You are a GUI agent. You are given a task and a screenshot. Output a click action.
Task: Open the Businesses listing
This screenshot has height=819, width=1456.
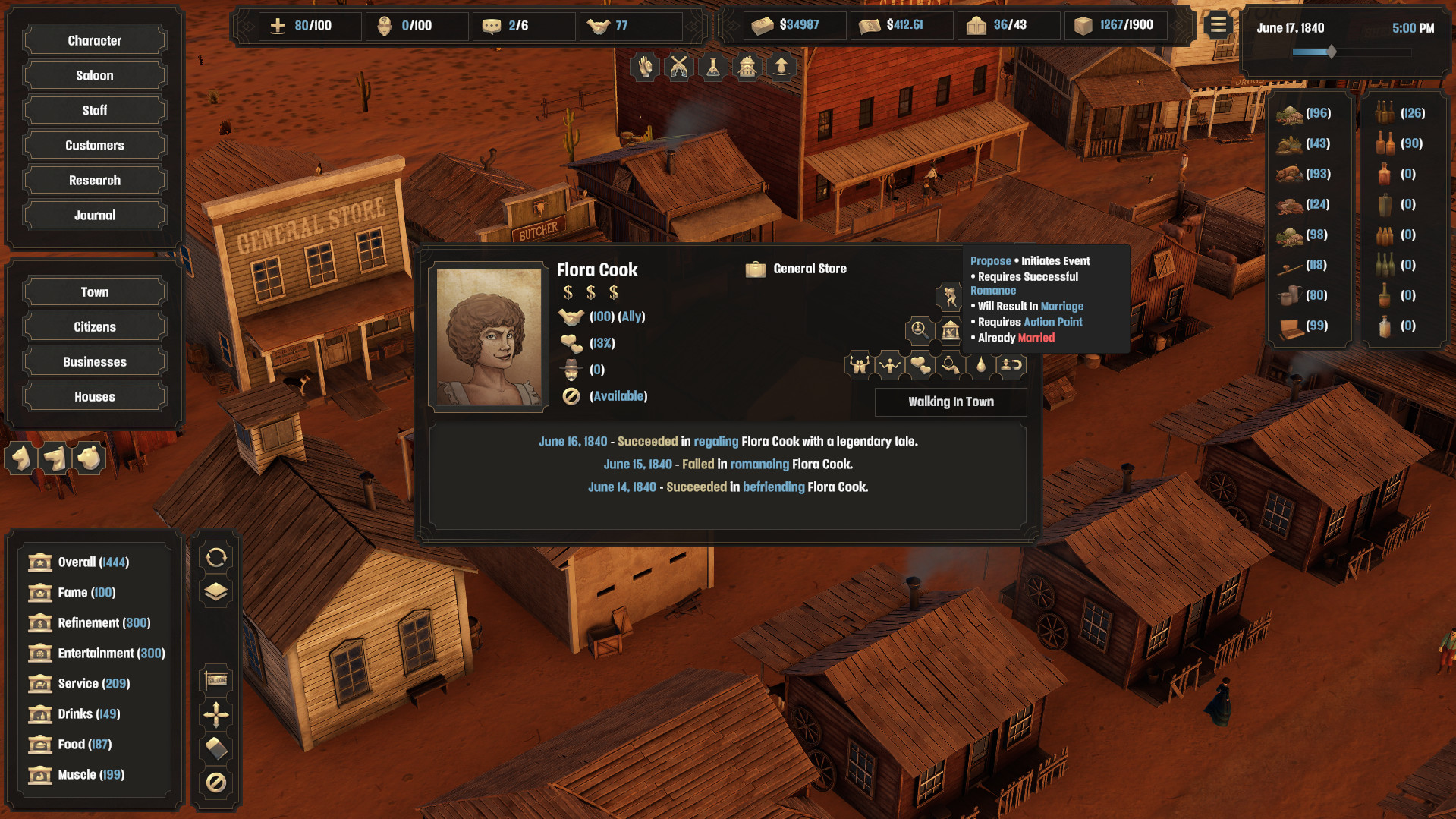[x=94, y=361]
